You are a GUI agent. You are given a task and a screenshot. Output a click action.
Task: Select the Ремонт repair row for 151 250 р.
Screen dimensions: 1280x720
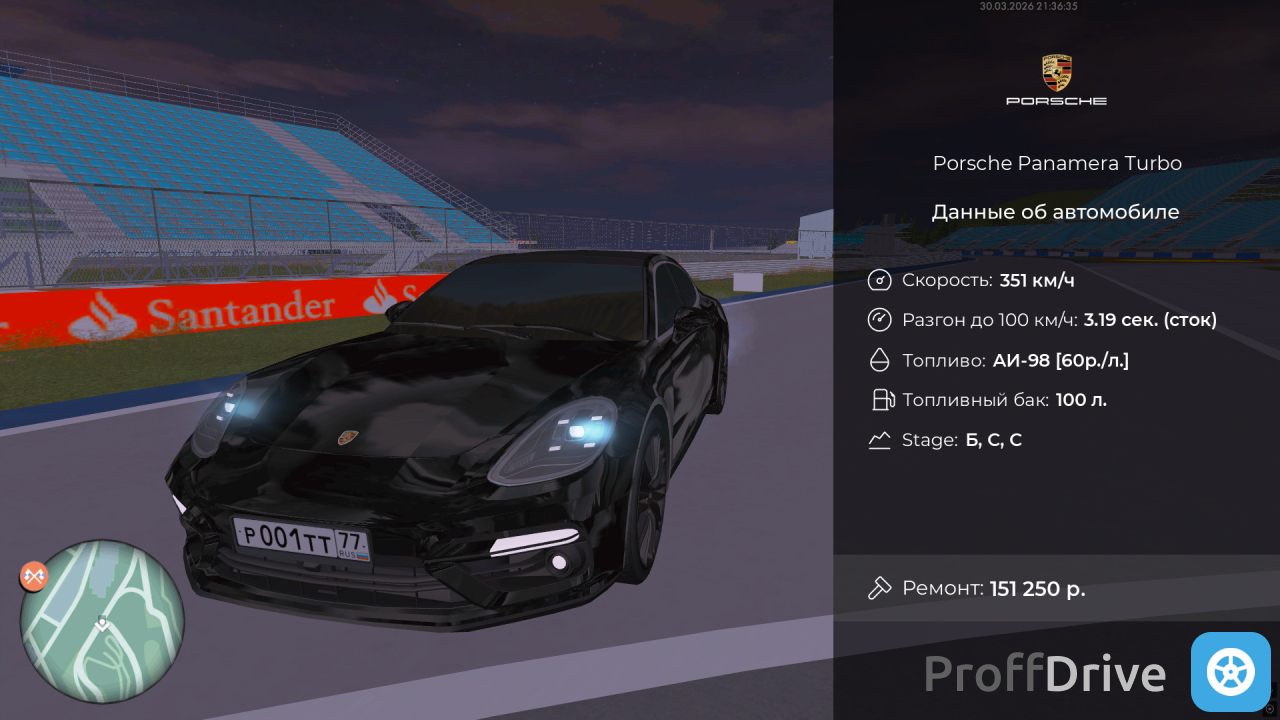coord(1056,588)
